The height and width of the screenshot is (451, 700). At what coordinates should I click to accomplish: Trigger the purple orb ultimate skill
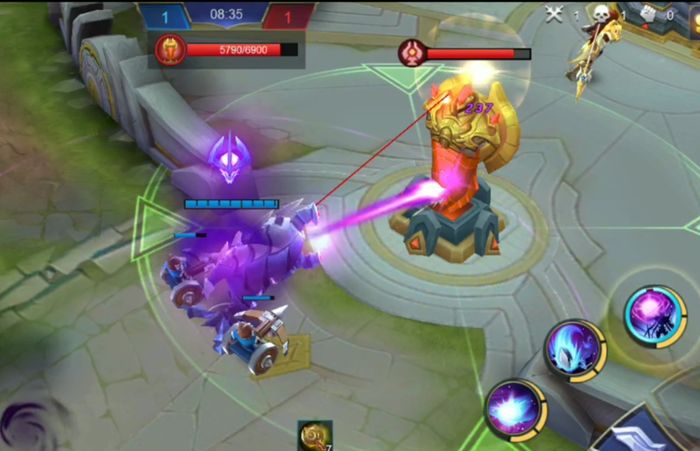[655, 315]
